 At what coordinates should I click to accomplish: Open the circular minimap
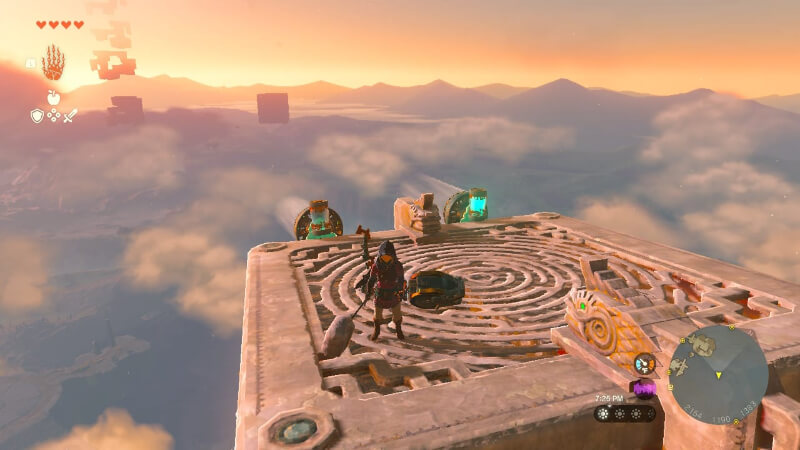pos(718,374)
